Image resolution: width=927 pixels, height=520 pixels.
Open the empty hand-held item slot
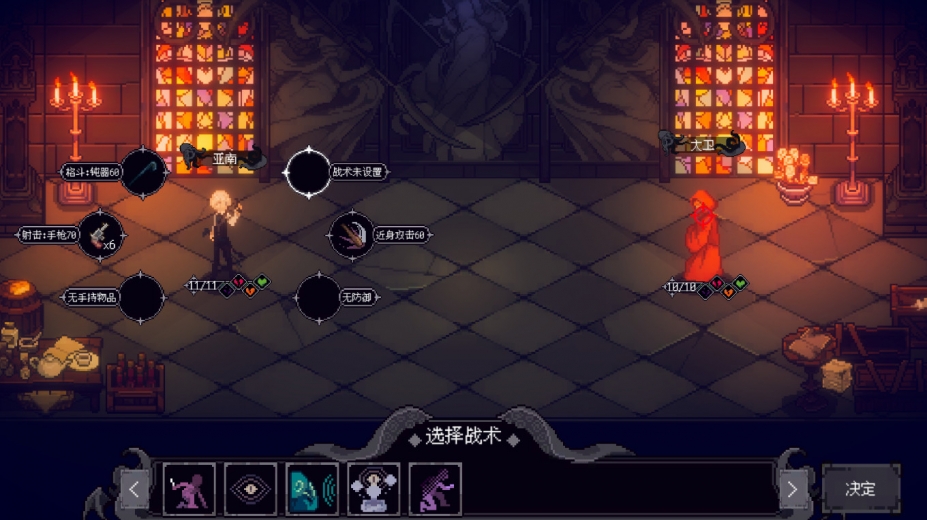tap(141, 297)
